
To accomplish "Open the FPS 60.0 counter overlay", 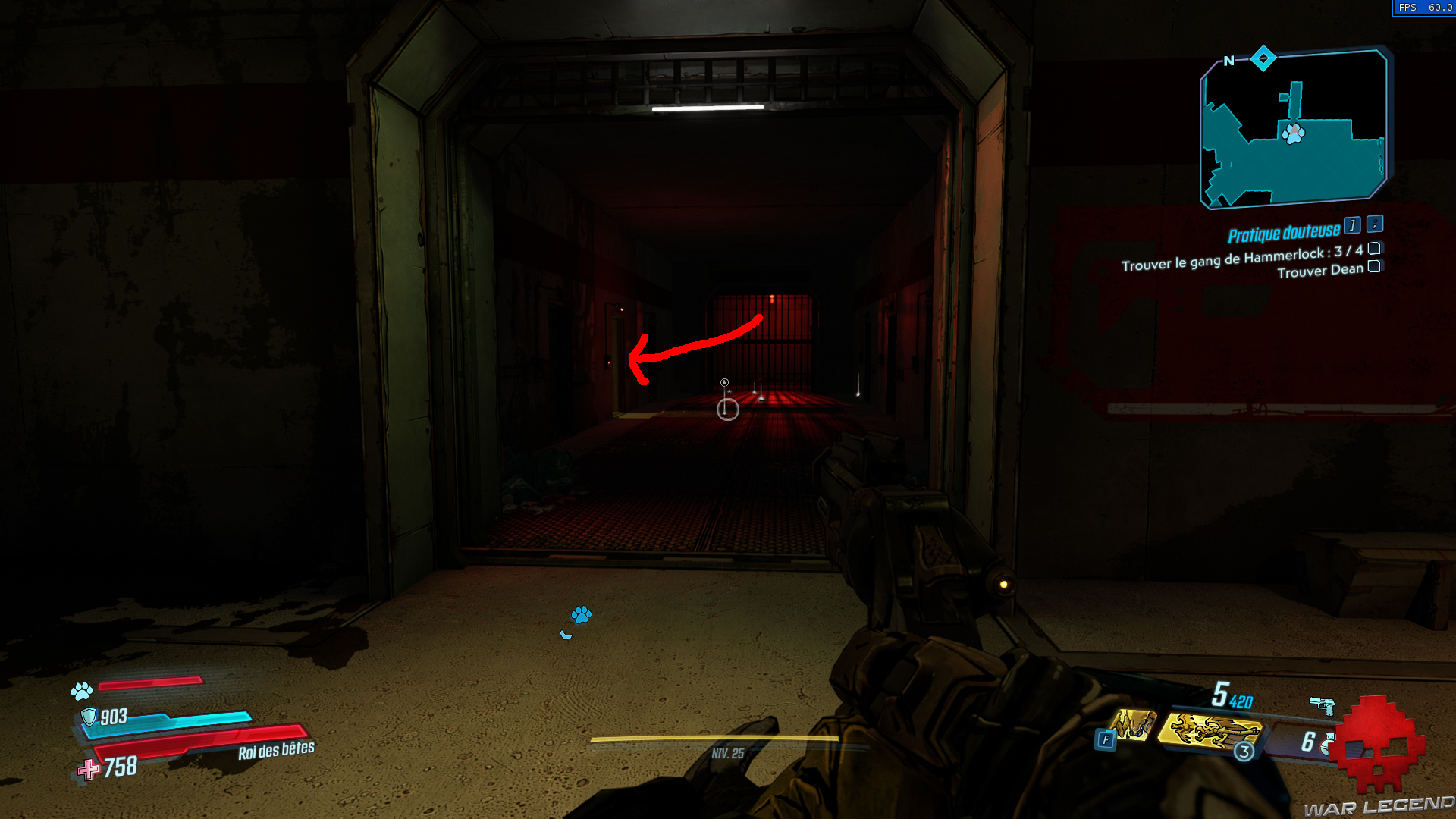I will coord(1426,9).
